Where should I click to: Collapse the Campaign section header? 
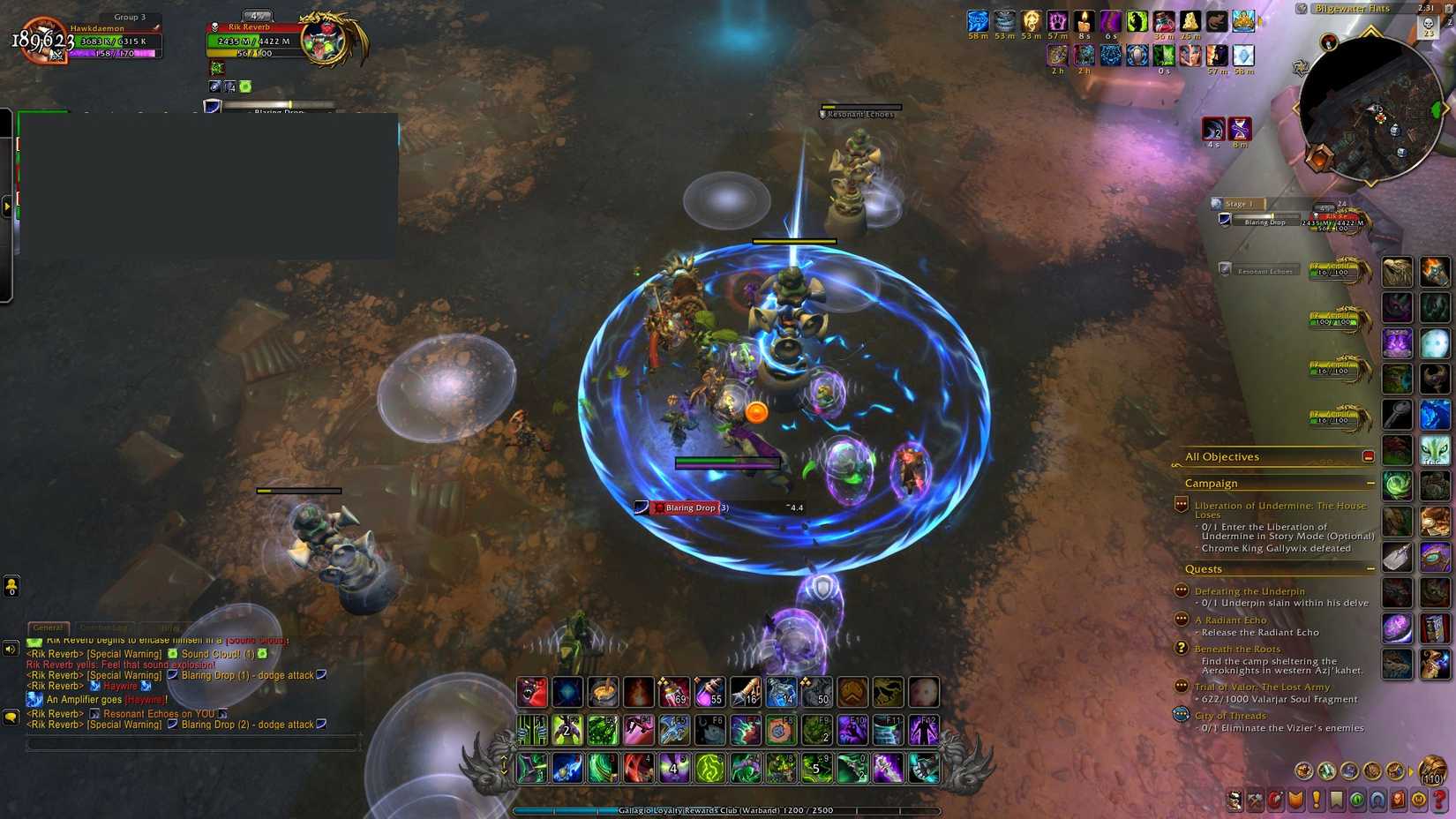[1371, 484]
